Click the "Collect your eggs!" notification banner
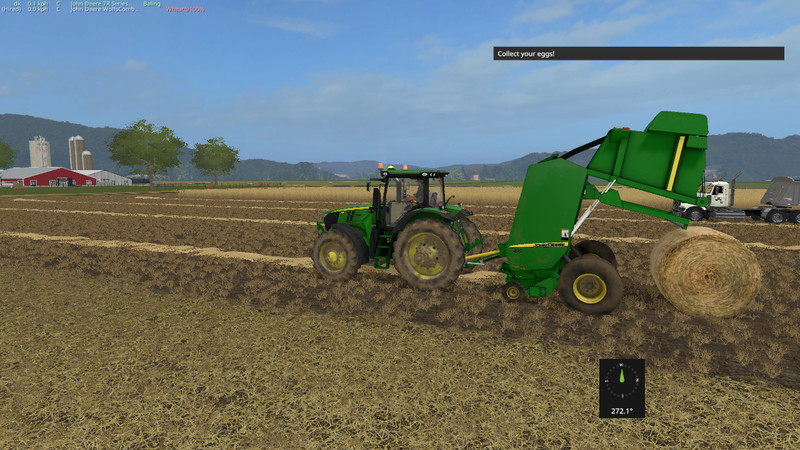 coord(638,53)
